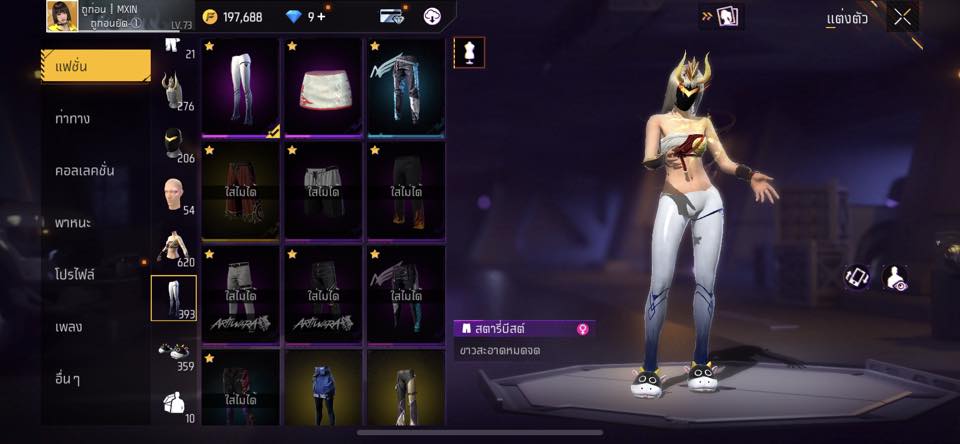Open the player avatar profile picture

coord(62,16)
